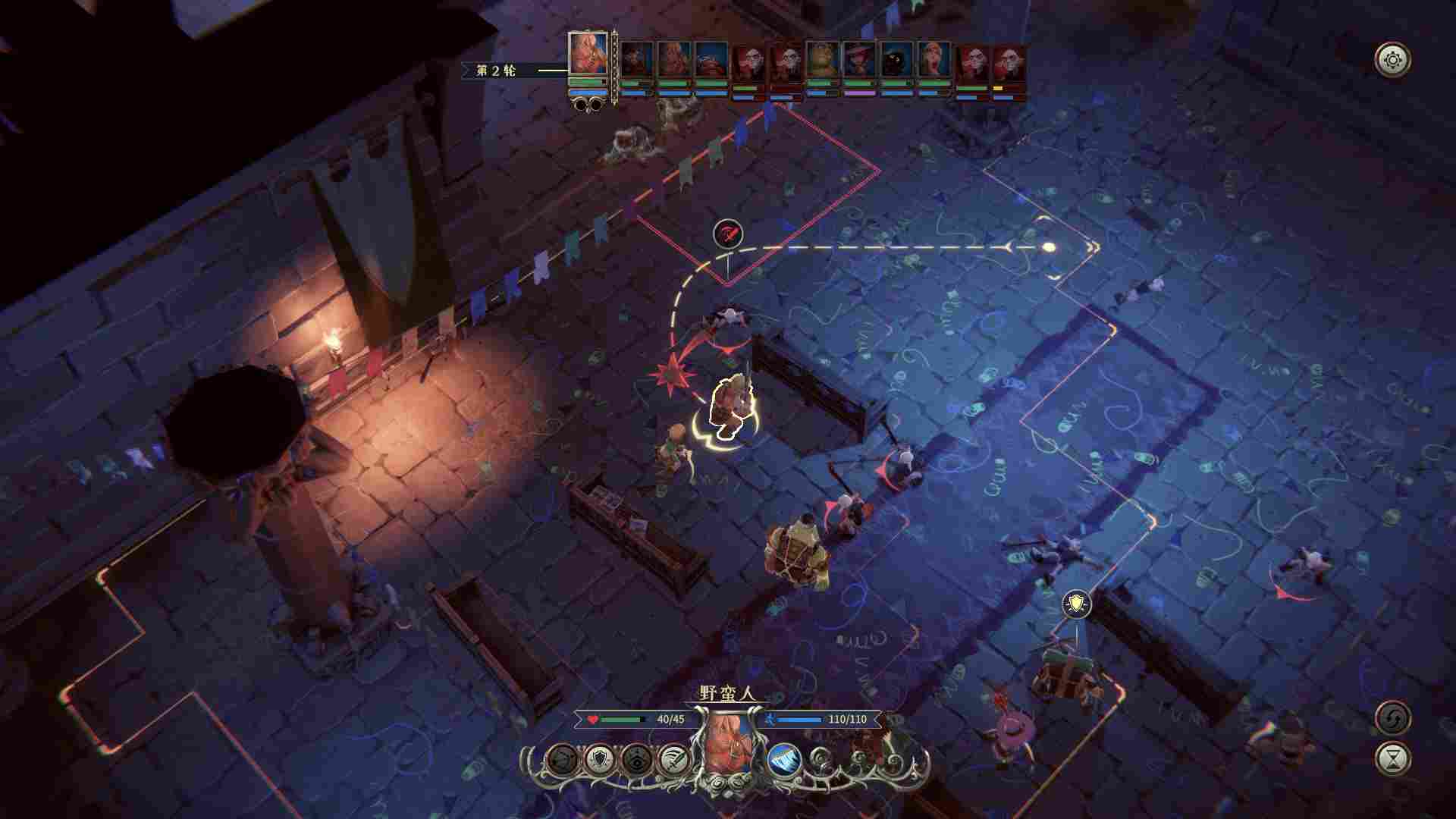Image resolution: width=1456 pixels, height=819 pixels.
Task: Select the chevron rank ability icon
Action: (x=636, y=758)
